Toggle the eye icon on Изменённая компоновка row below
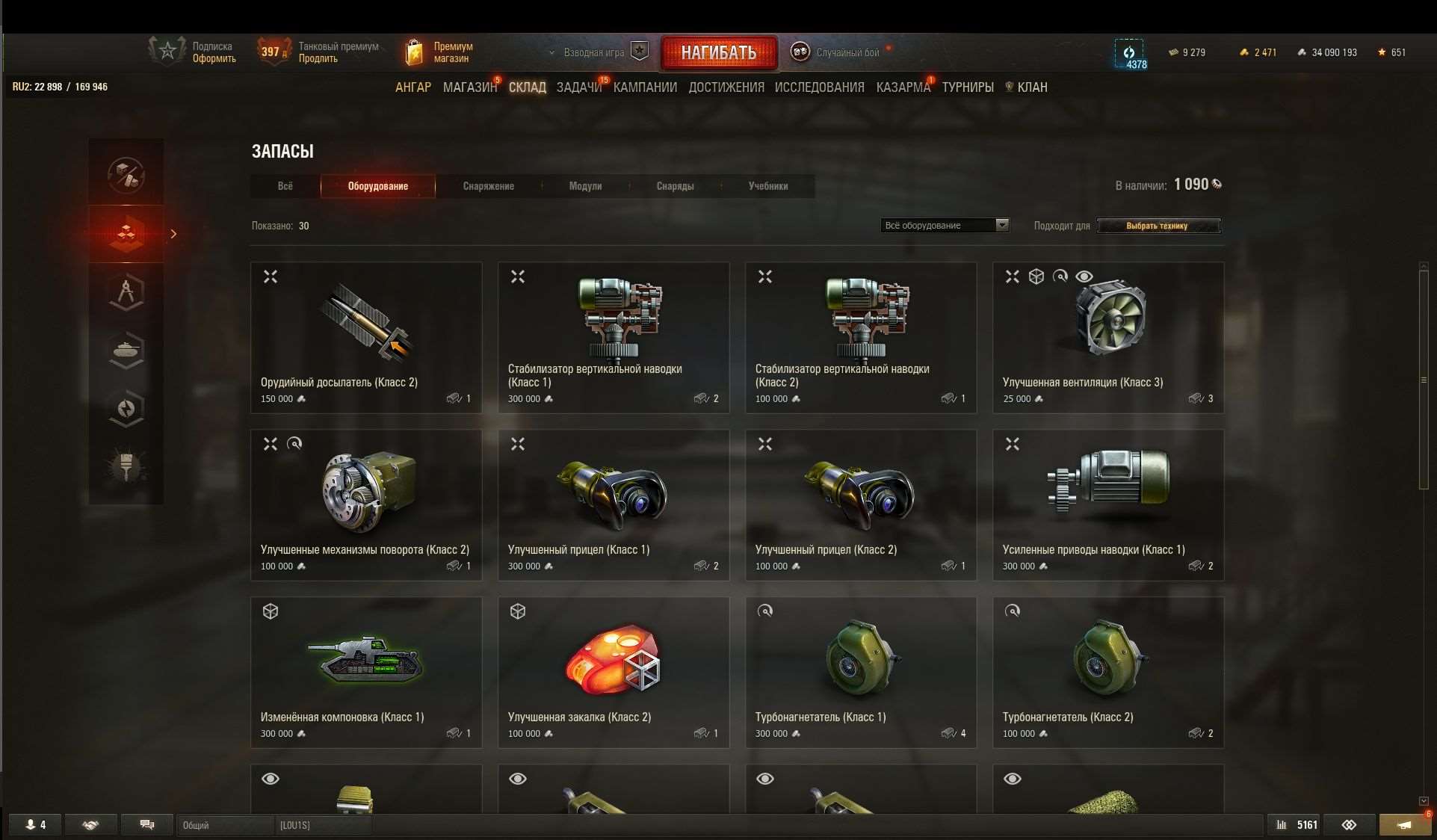Viewport: 1437px width, 840px height. pos(271,779)
